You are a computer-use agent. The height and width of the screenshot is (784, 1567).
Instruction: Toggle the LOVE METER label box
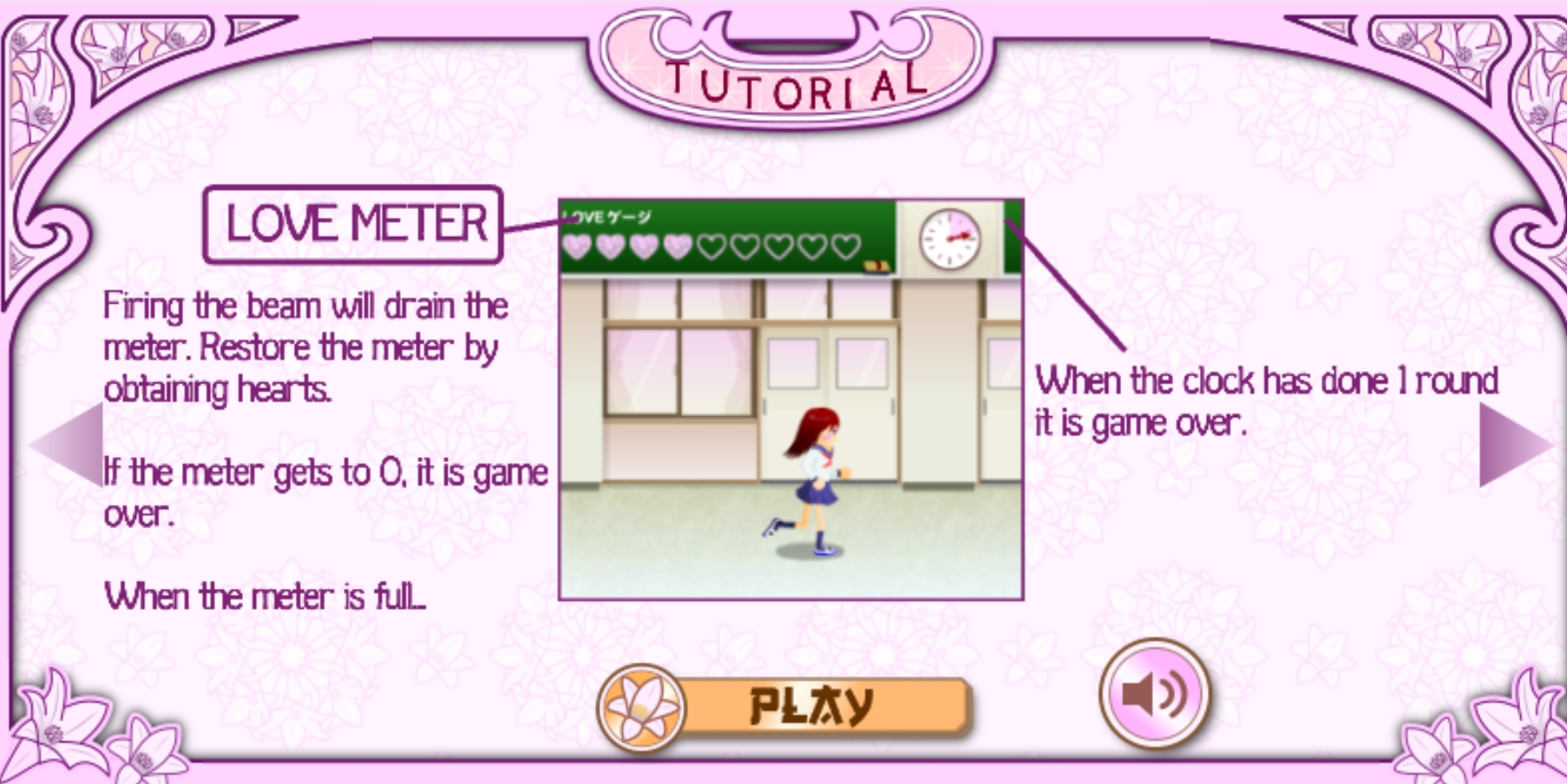(356, 223)
